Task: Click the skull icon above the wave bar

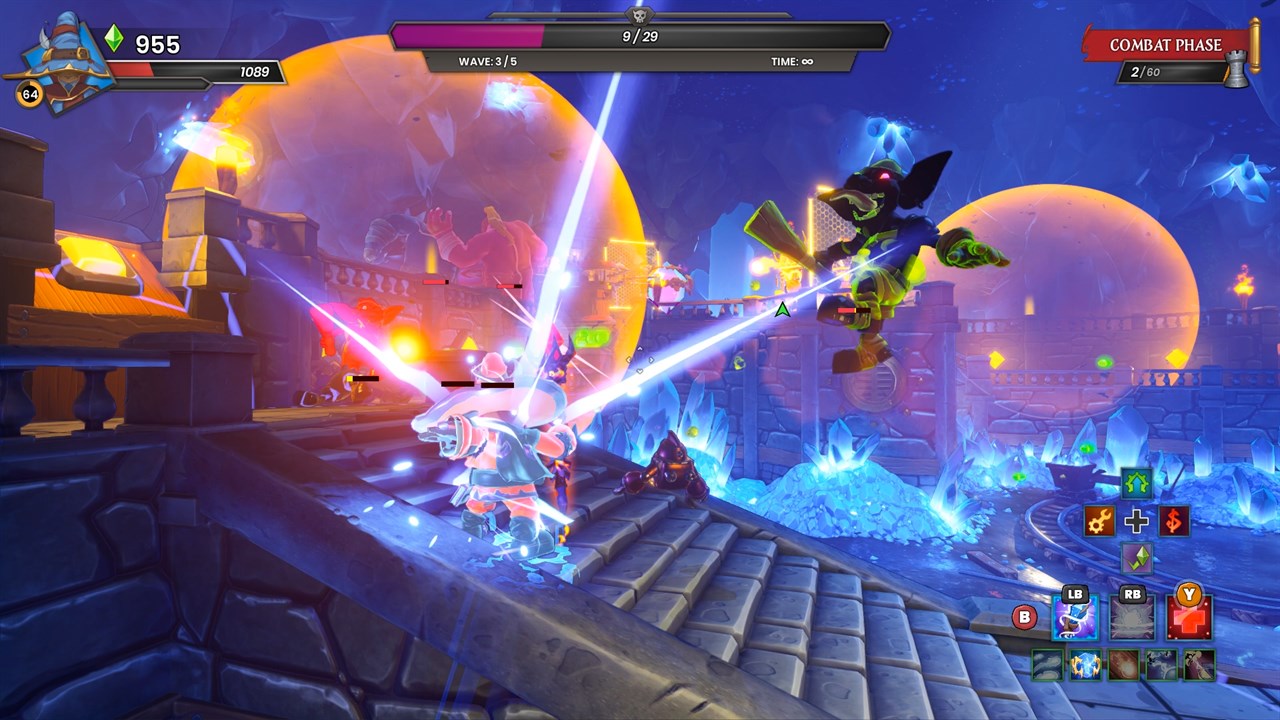Action: pos(639,16)
